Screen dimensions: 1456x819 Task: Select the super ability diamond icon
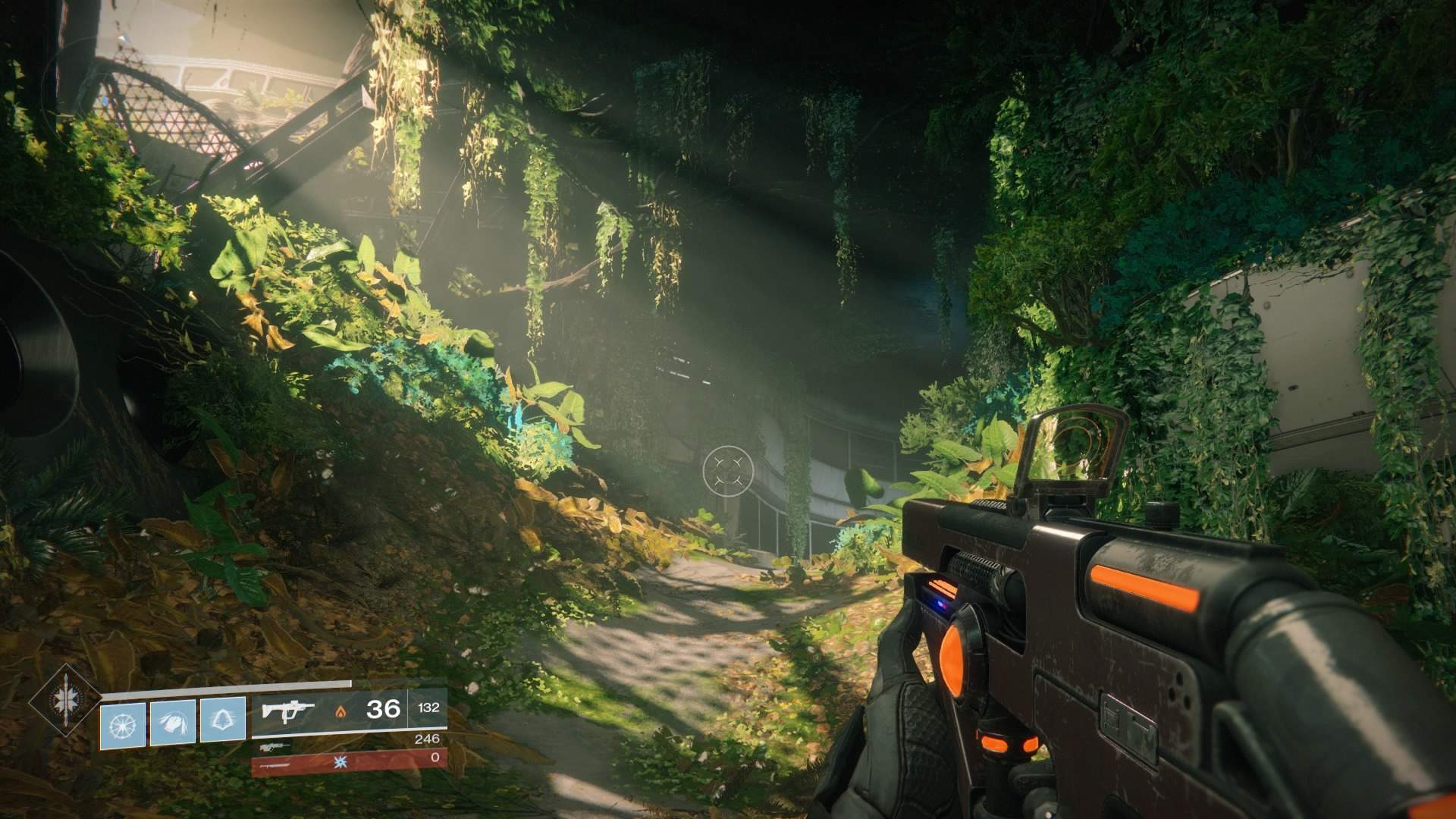pyautogui.click(x=65, y=701)
